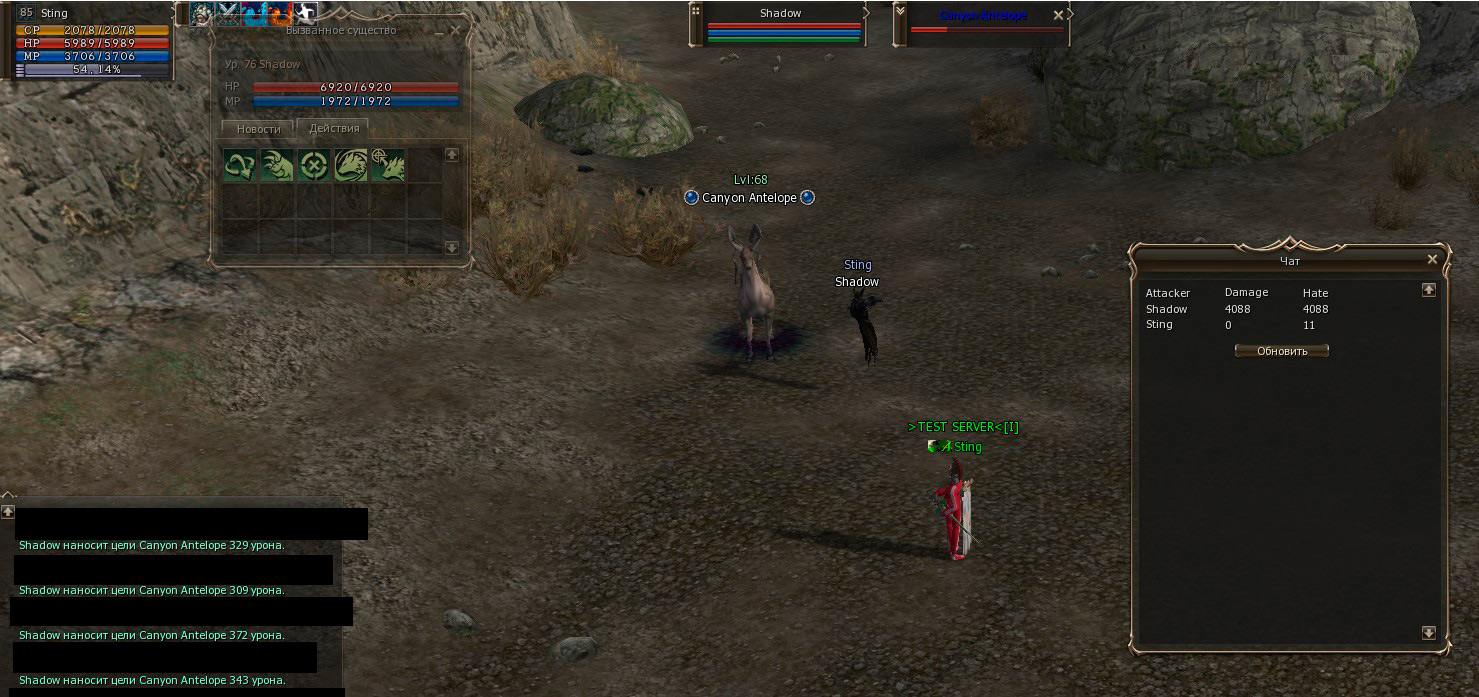This screenshot has width=1479, height=697.
Task: Activate the curved horn pet action
Action: 240,165
